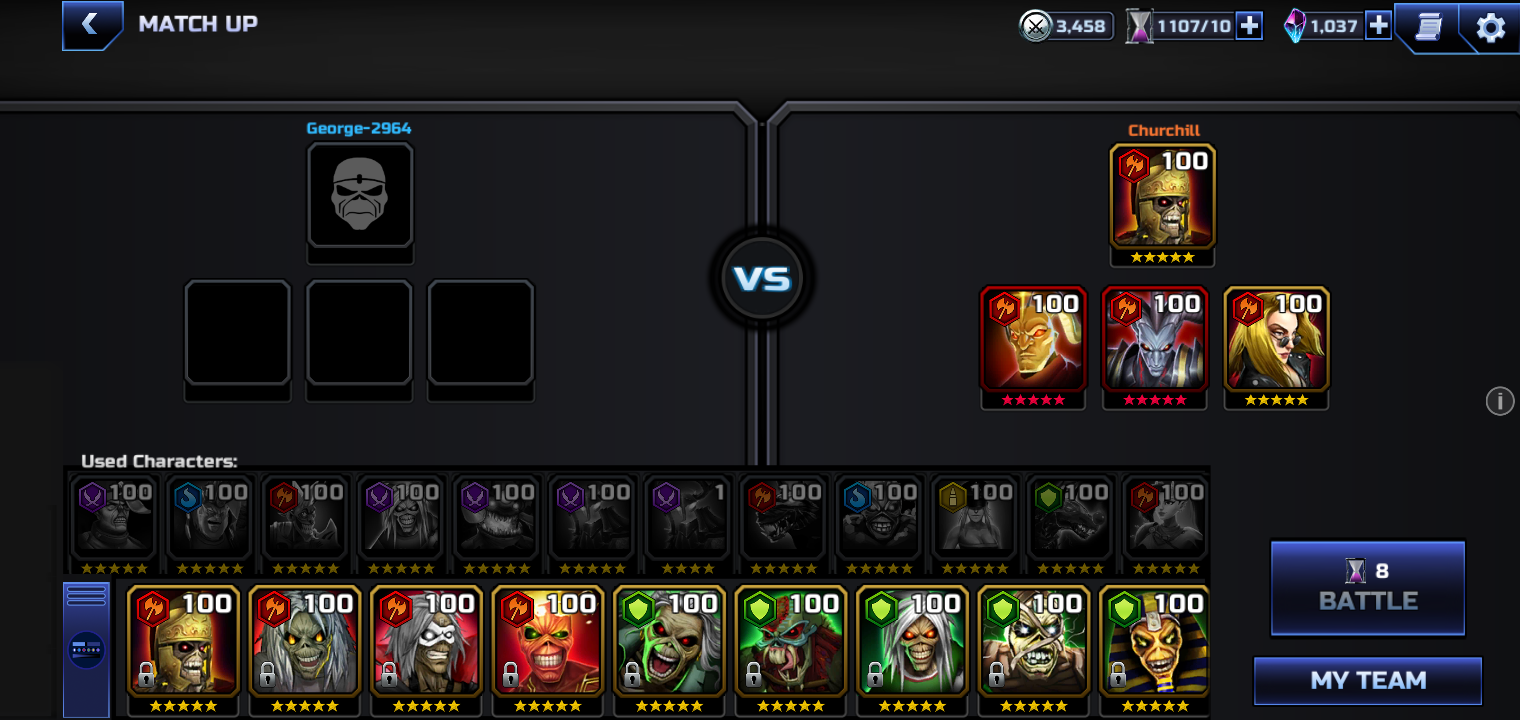Screen dimensions: 1520x720
Task: Add more hourglass energy
Action: [1249, 26]
